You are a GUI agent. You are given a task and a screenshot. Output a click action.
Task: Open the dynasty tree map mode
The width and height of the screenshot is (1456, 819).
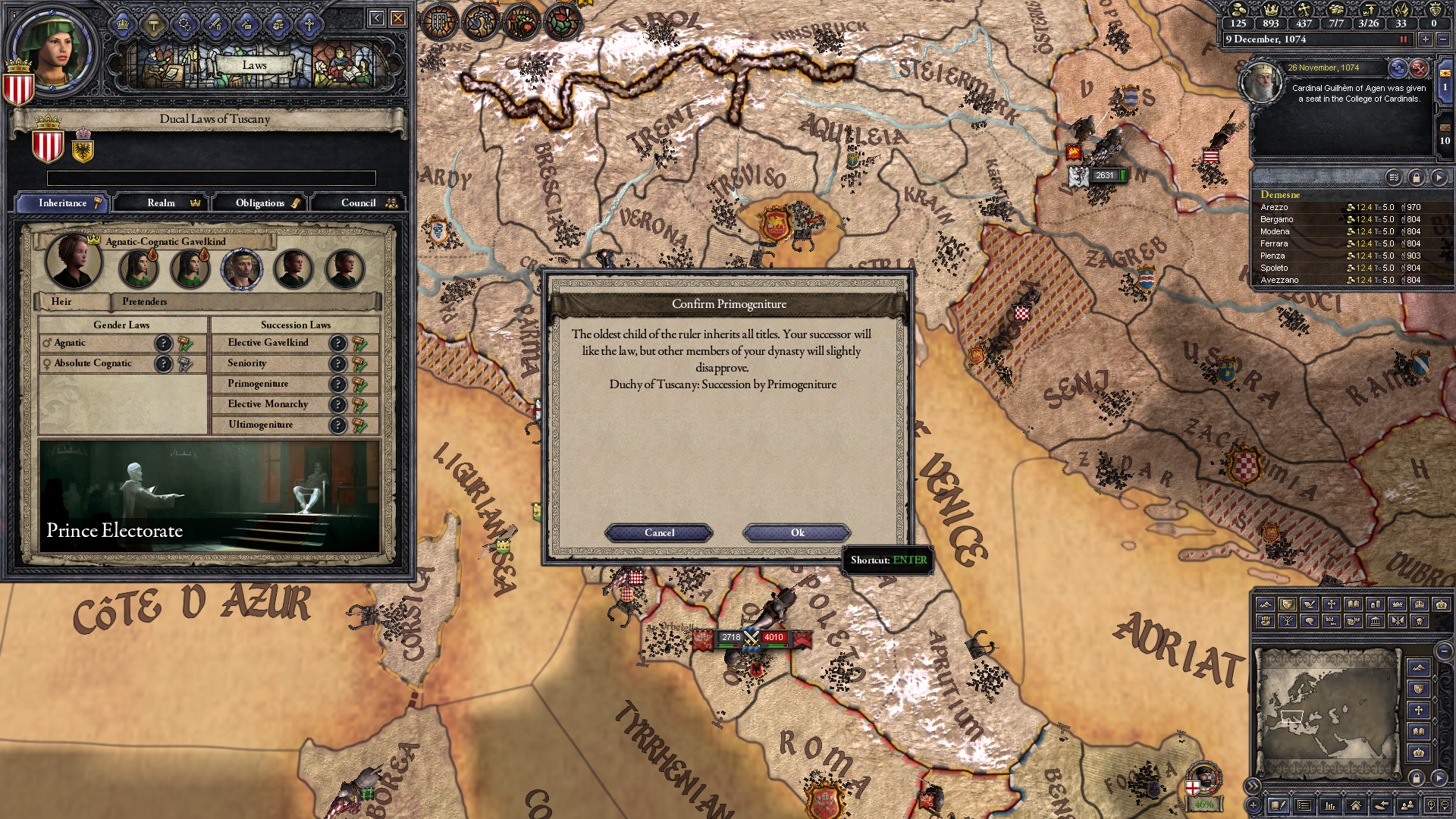coord(1286,622)
